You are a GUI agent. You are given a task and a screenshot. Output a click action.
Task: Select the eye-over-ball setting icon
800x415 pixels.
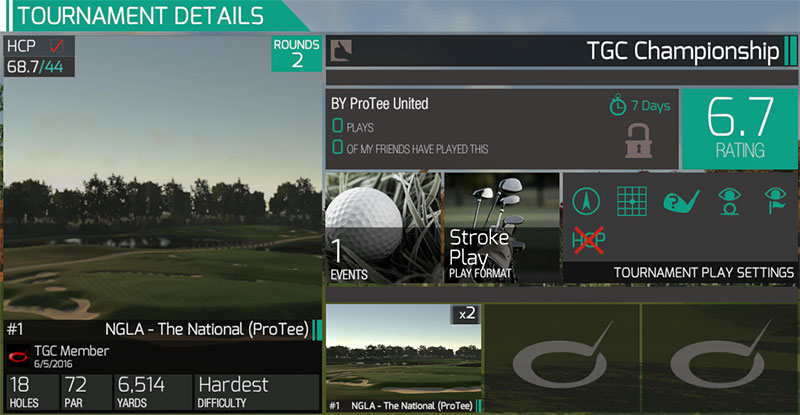tap(729, 202)
